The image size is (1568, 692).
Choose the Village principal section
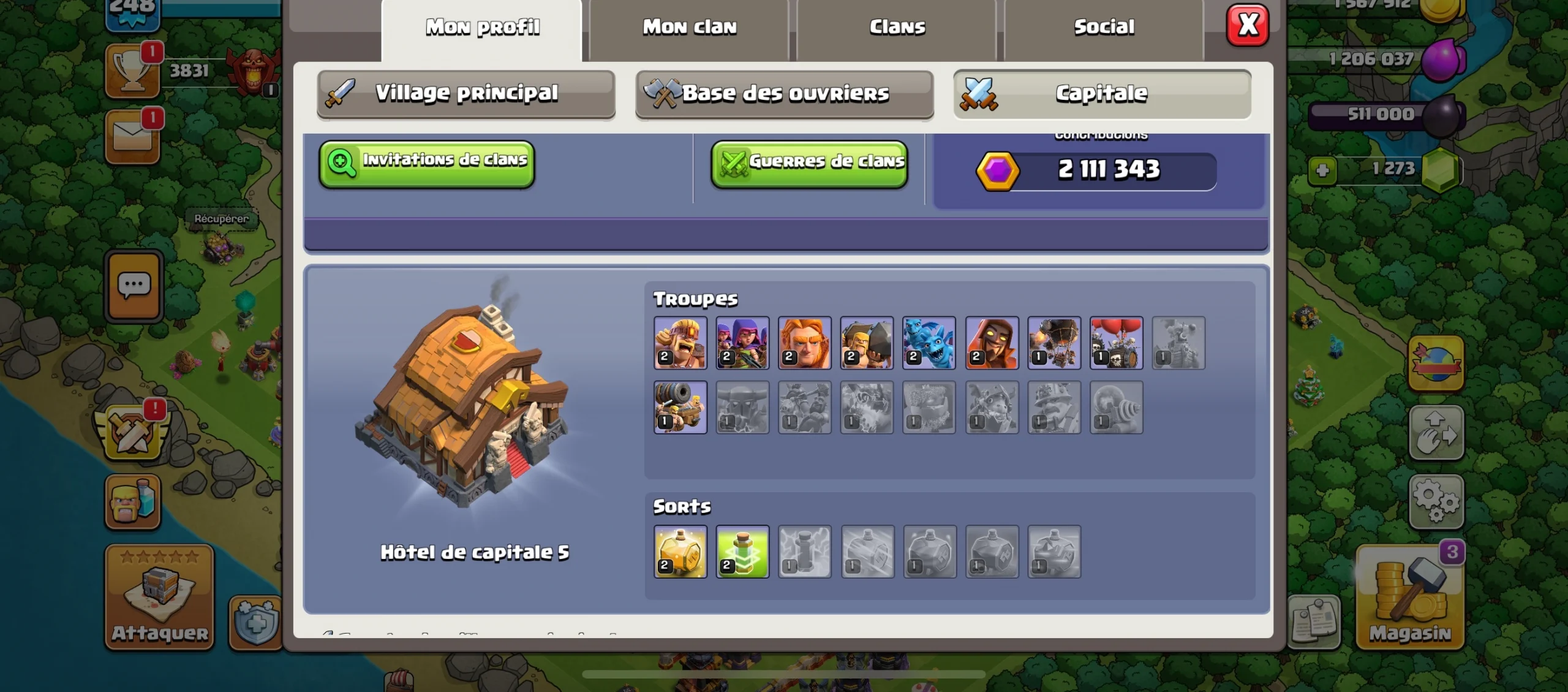pyautogui.click(x=466, y=93)
